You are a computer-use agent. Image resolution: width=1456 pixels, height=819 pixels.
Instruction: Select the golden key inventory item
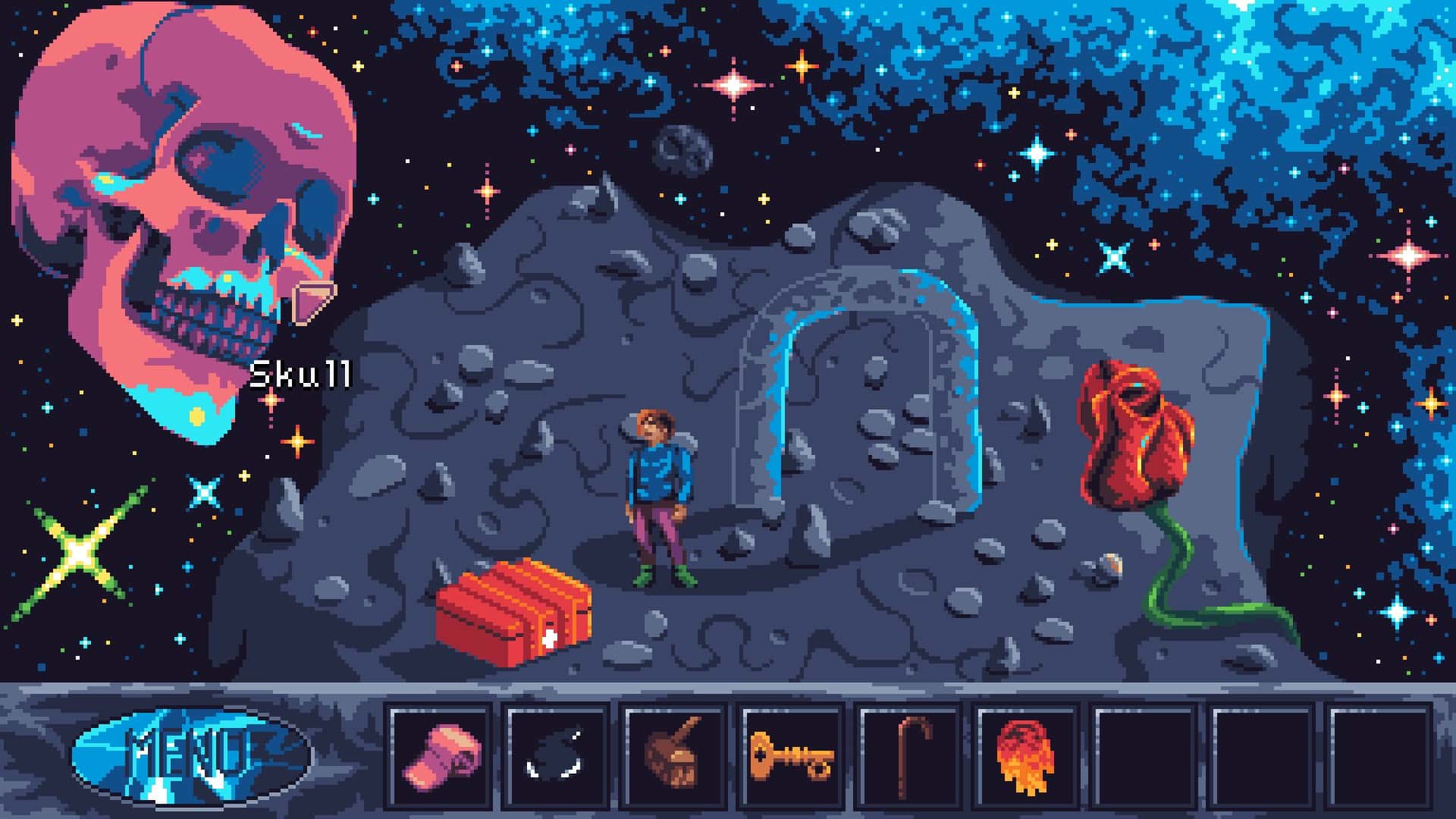794,758
